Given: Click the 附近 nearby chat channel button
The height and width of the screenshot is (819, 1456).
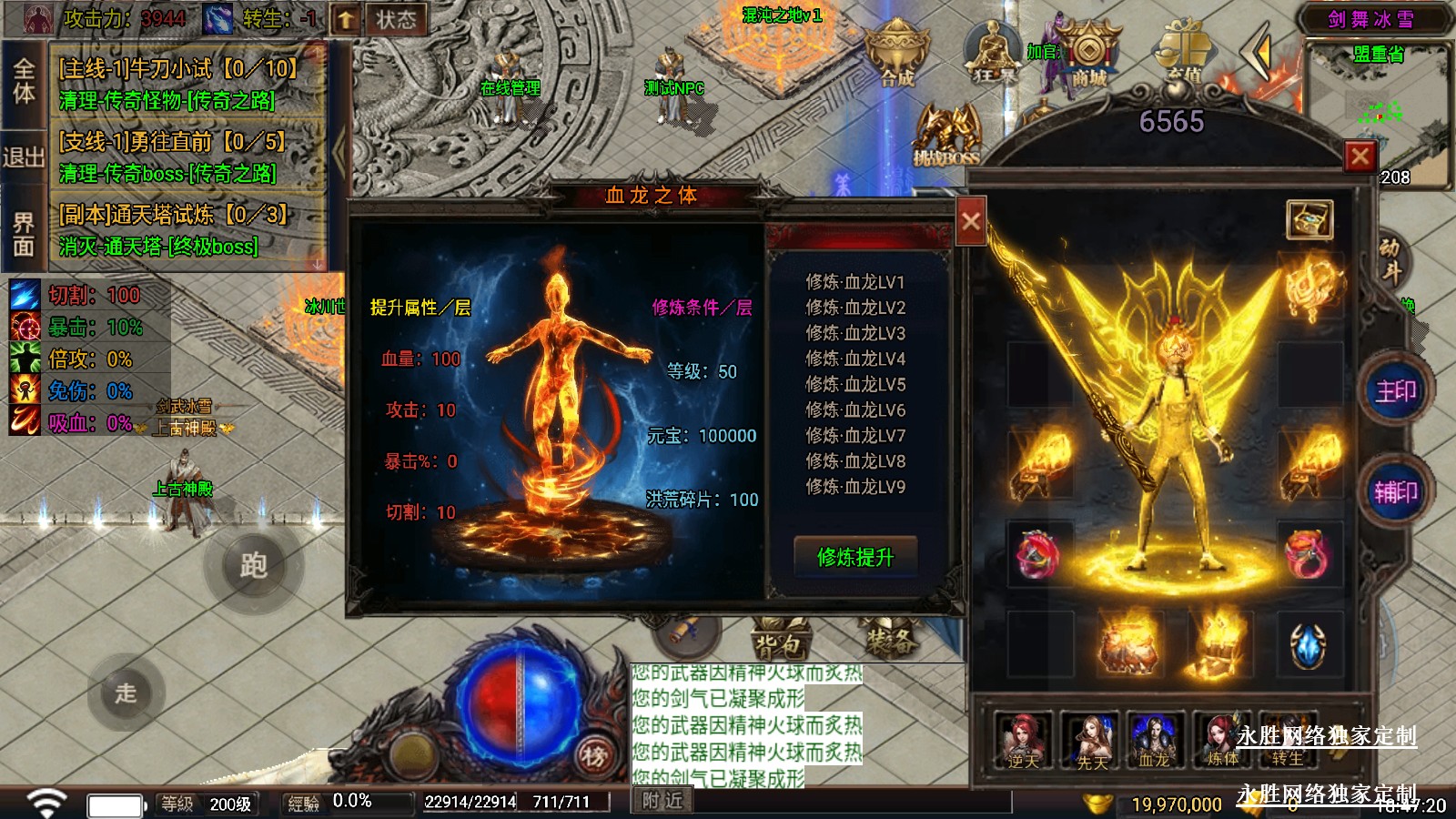Looking at the screenshot, I should pyautogui.click(x=662, y=801).
